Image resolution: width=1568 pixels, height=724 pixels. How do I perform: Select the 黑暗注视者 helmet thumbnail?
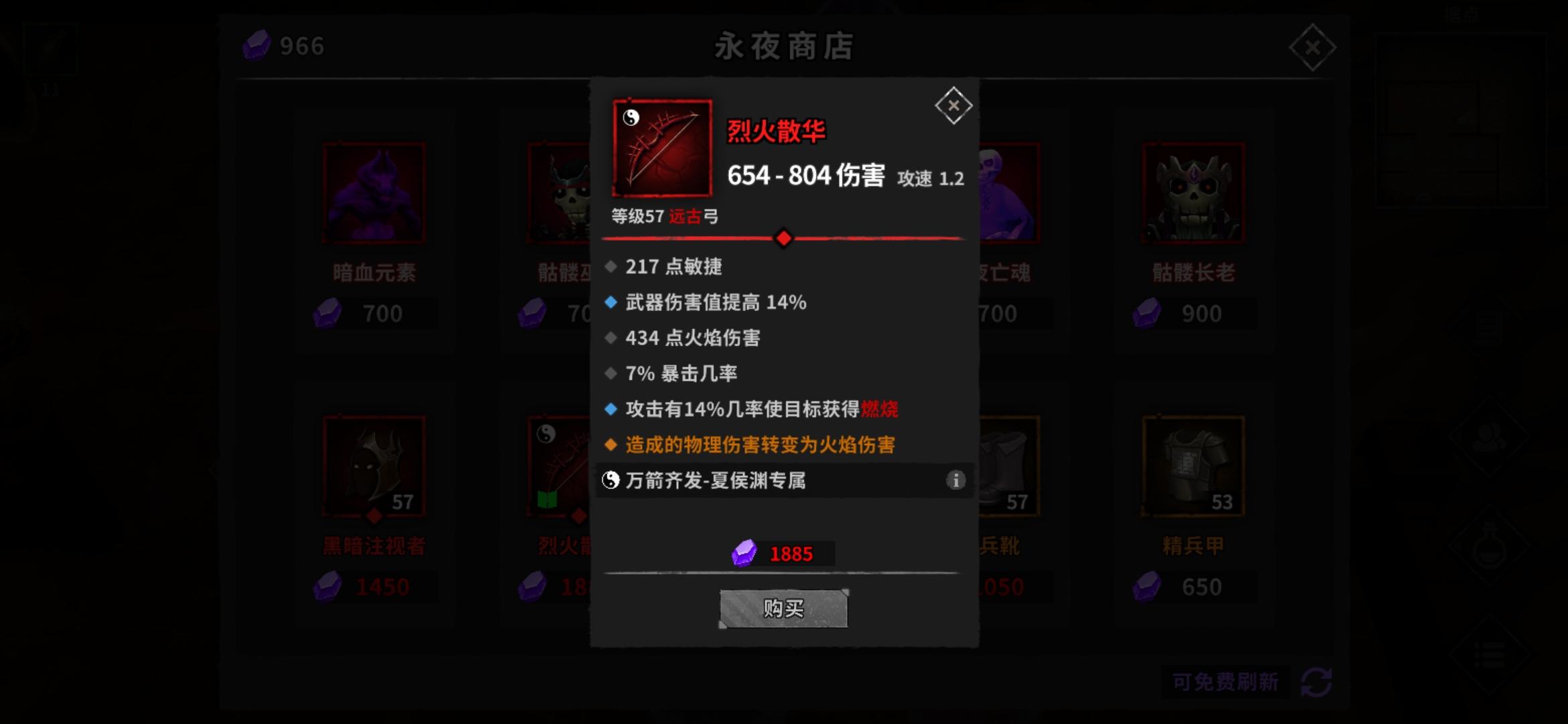[x=373, y=464]
